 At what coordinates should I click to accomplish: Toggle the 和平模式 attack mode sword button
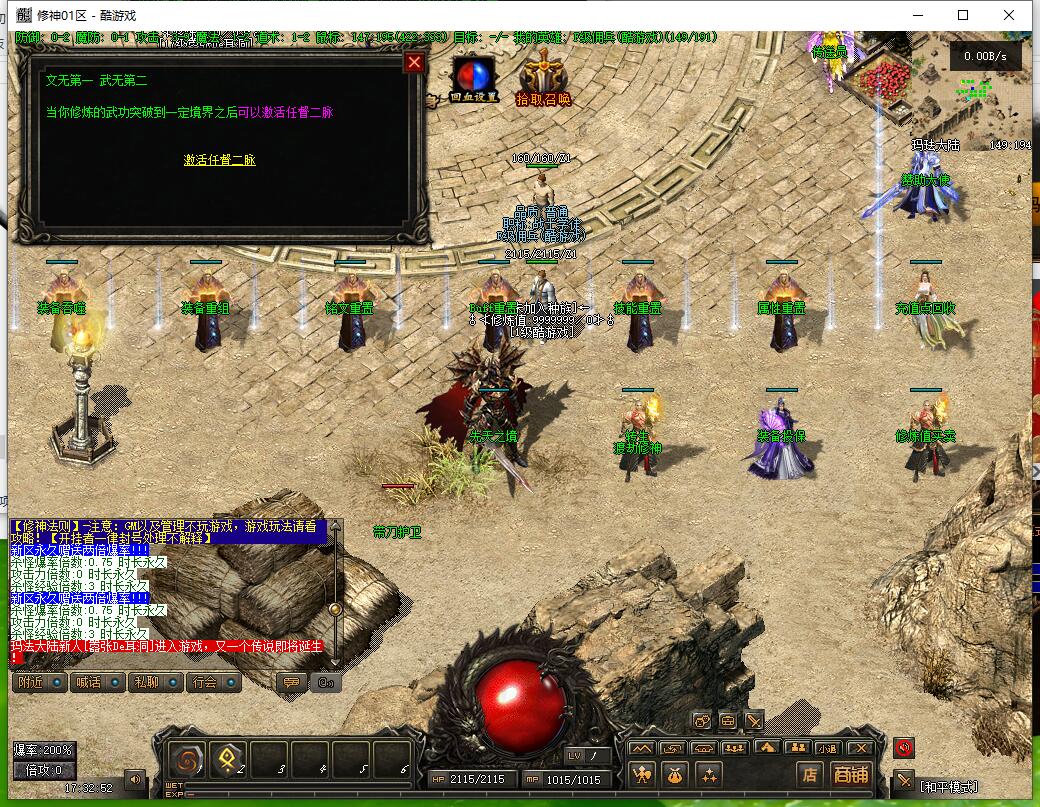904,781
